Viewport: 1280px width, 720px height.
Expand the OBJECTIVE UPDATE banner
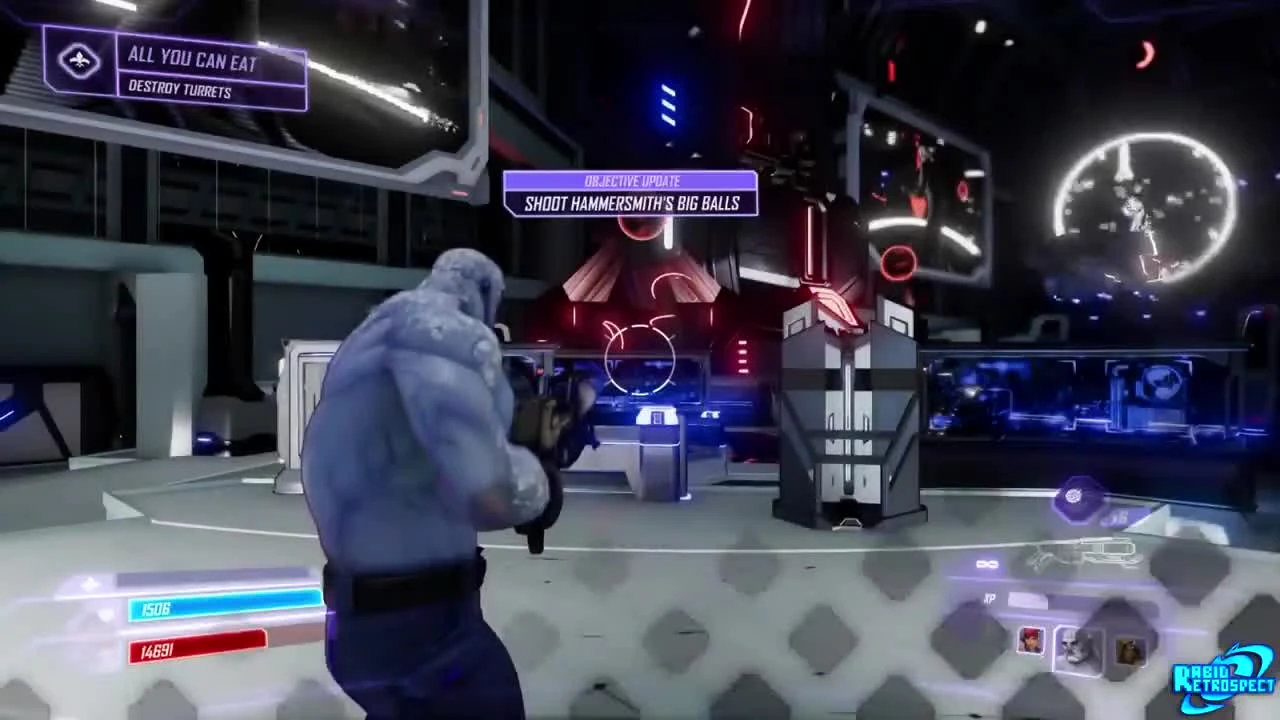tap(631, 181)
